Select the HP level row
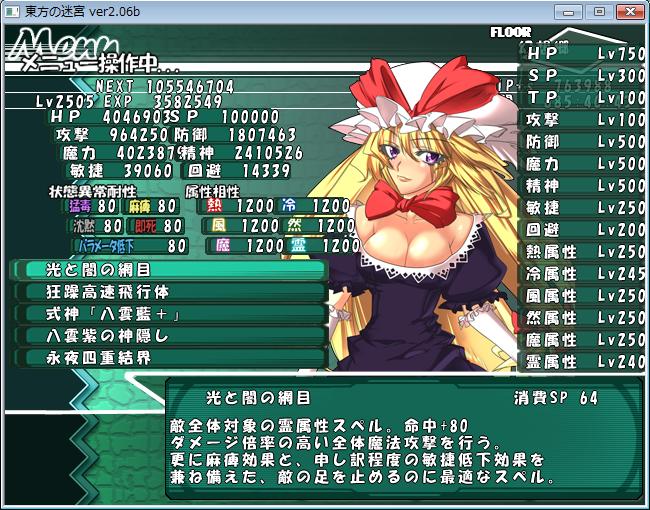Screen dimensions: 650x510 pyautogui.click(x=584, y=53)
